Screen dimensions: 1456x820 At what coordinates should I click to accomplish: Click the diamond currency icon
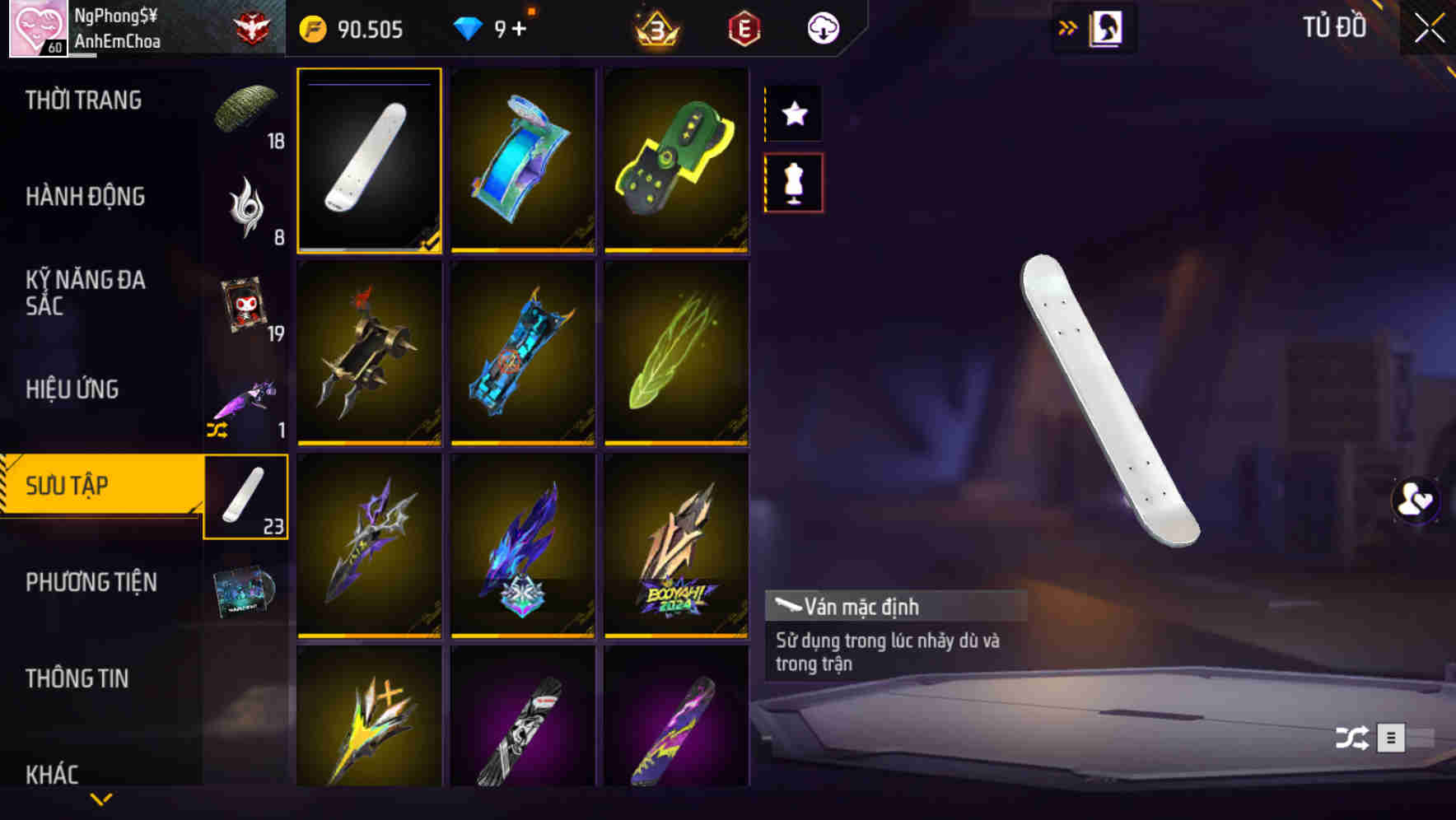click(x=467, y=29)
